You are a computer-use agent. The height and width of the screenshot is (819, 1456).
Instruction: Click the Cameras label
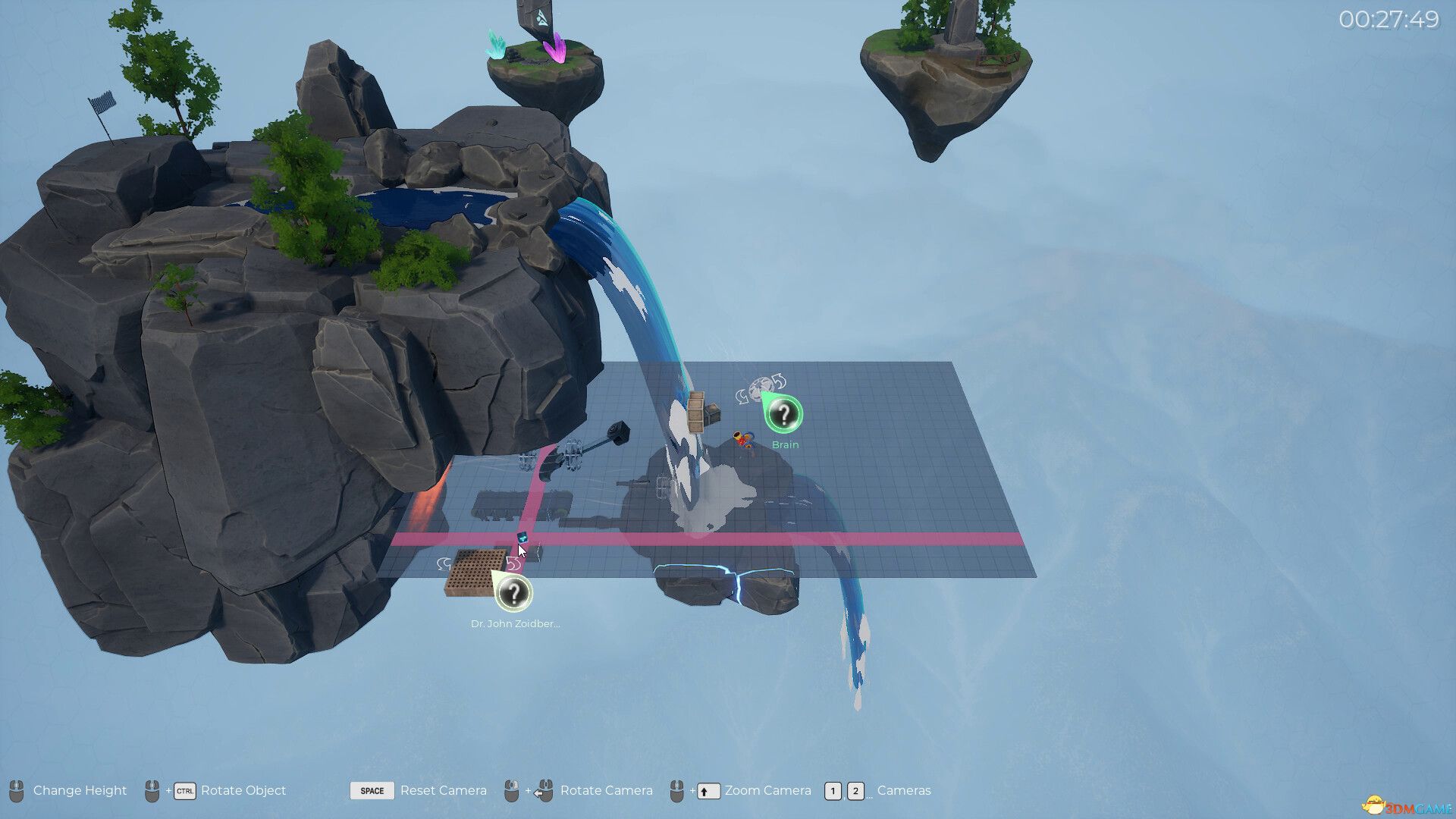click(x=904, y=791)
